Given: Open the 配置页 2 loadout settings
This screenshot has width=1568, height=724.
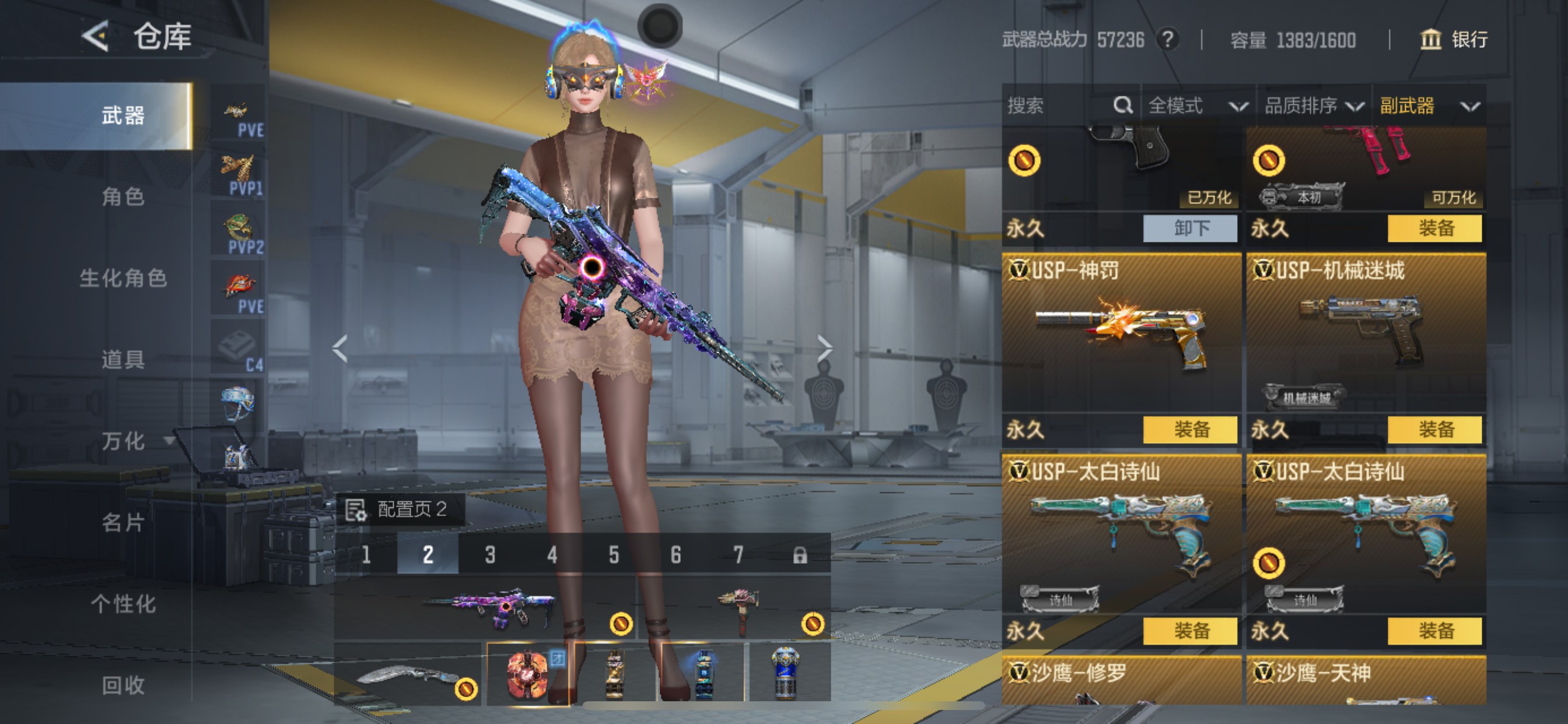Looking at the screenshot, I should pyautogui.click(x=400, y=509).
